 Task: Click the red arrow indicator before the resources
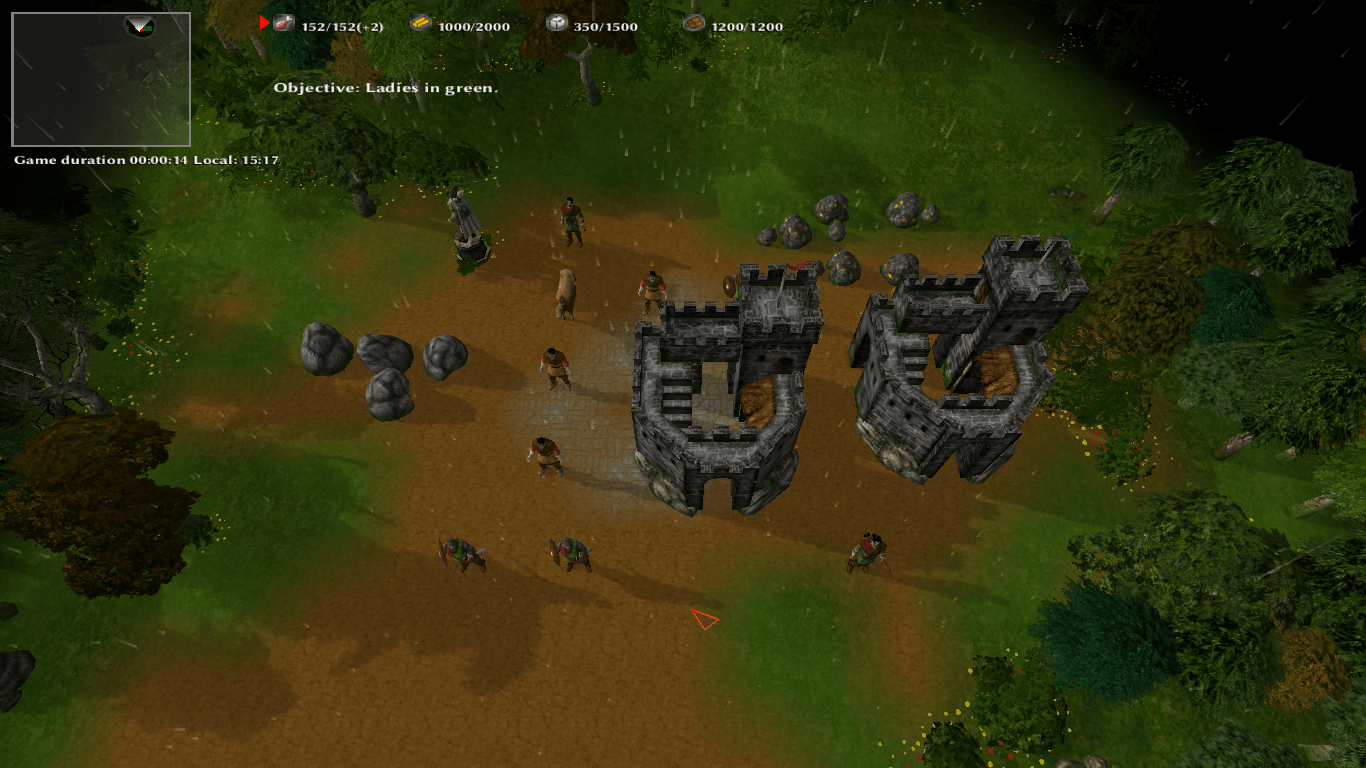pyautogui.click(x=262, y=25)
